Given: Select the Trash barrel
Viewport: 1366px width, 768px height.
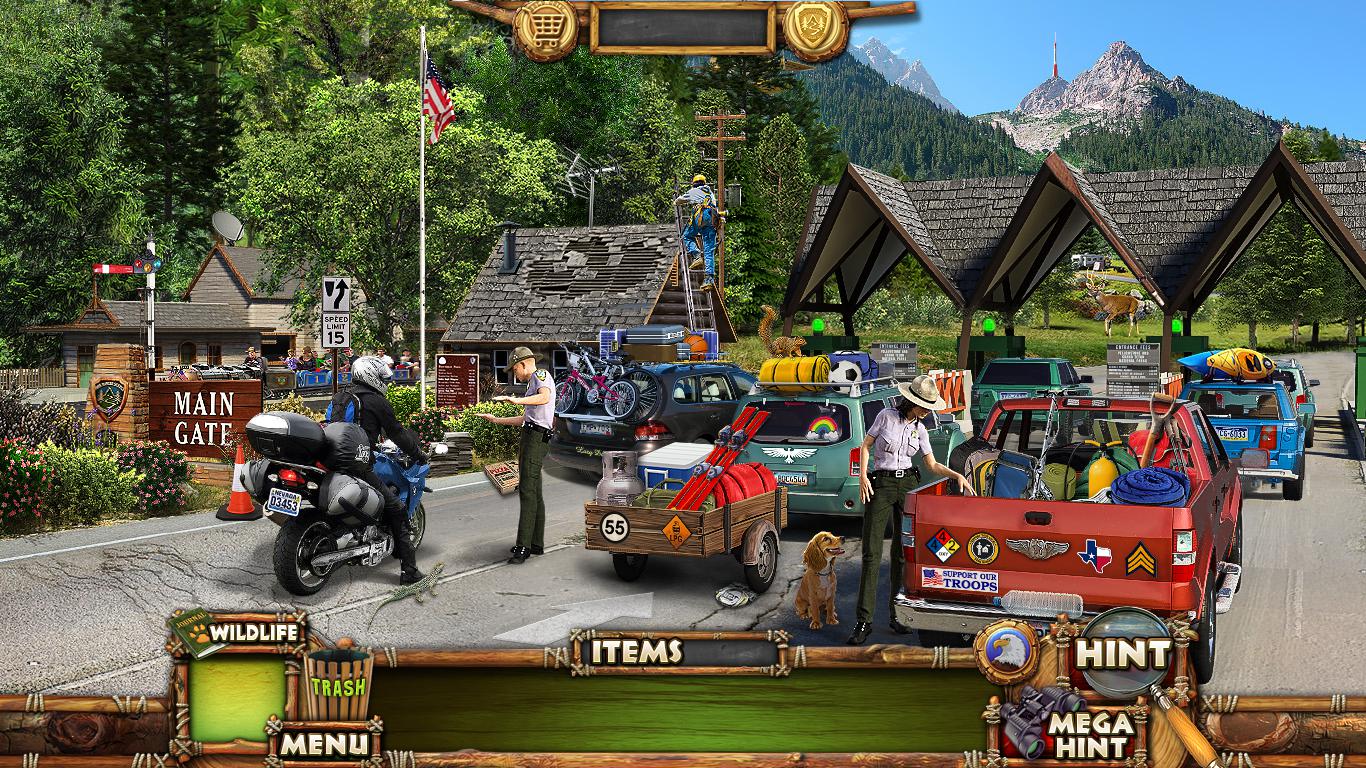Looking at the screenshot, I should 337,685.
